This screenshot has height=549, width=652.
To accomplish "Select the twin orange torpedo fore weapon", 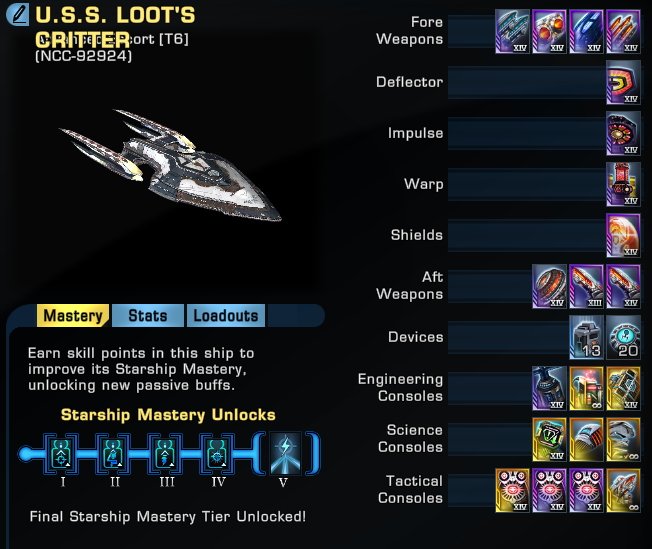I will [549, 31].
